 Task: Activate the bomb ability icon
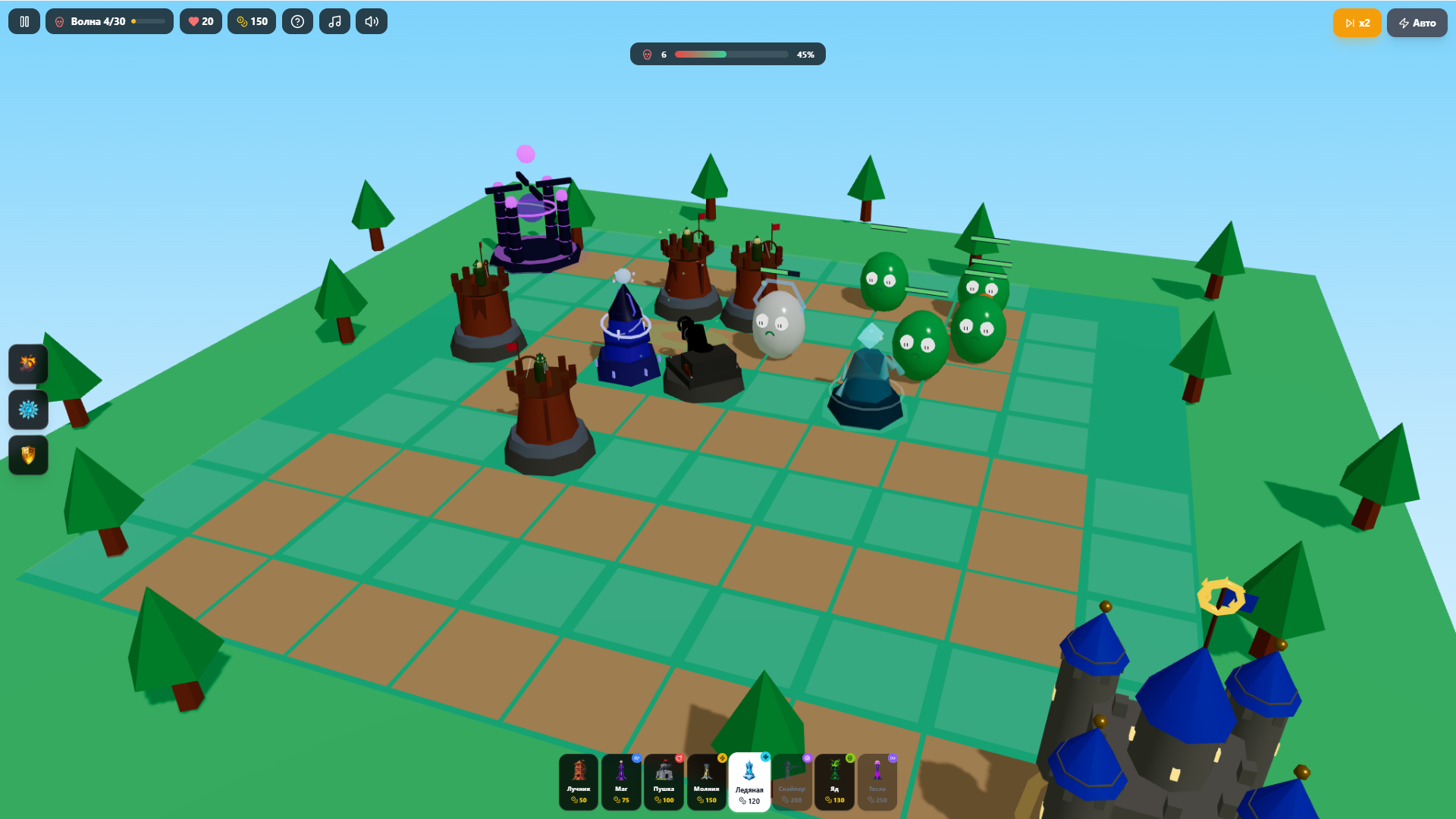28,364
